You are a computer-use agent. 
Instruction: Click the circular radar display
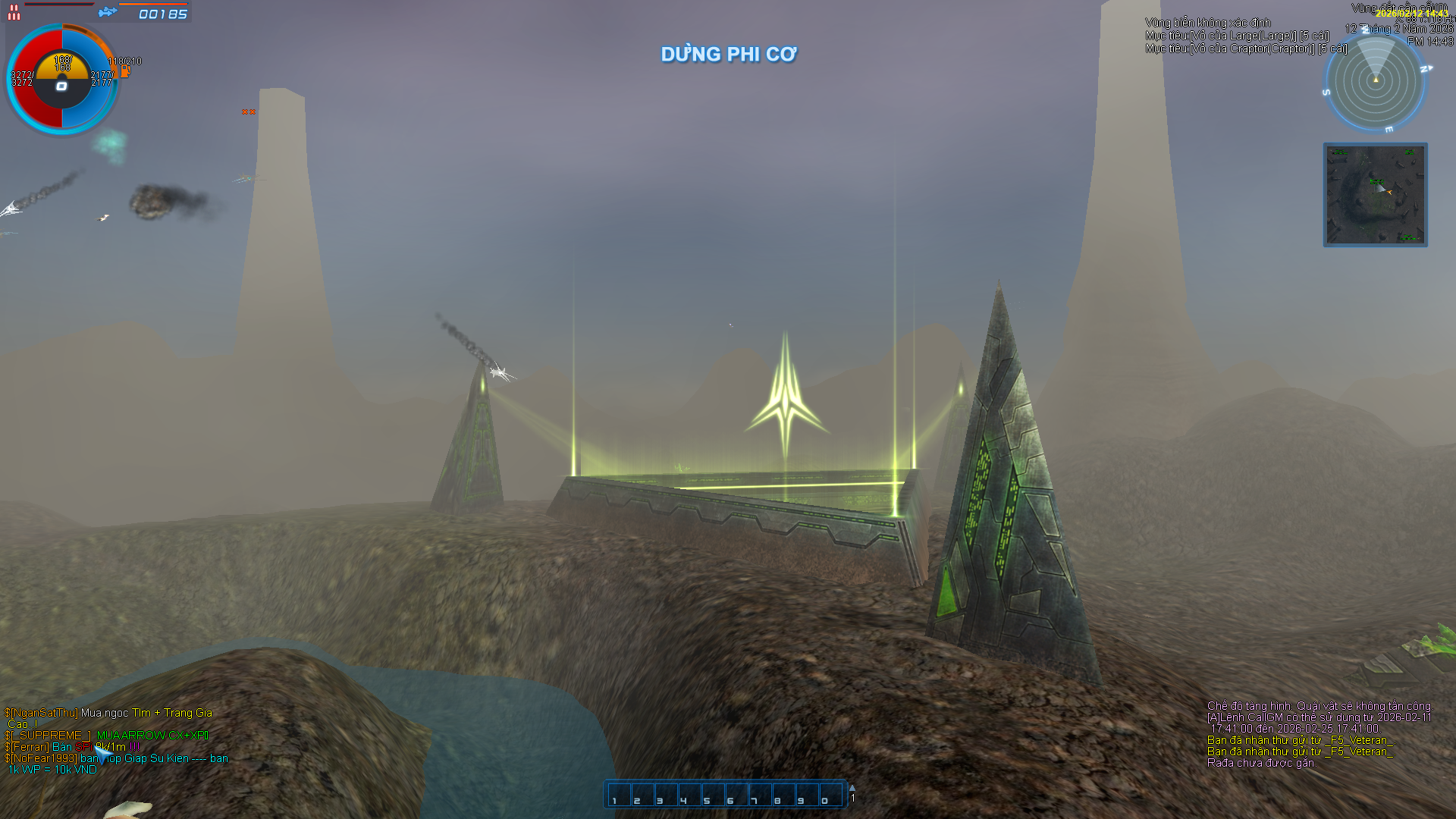click(1375, 81)
